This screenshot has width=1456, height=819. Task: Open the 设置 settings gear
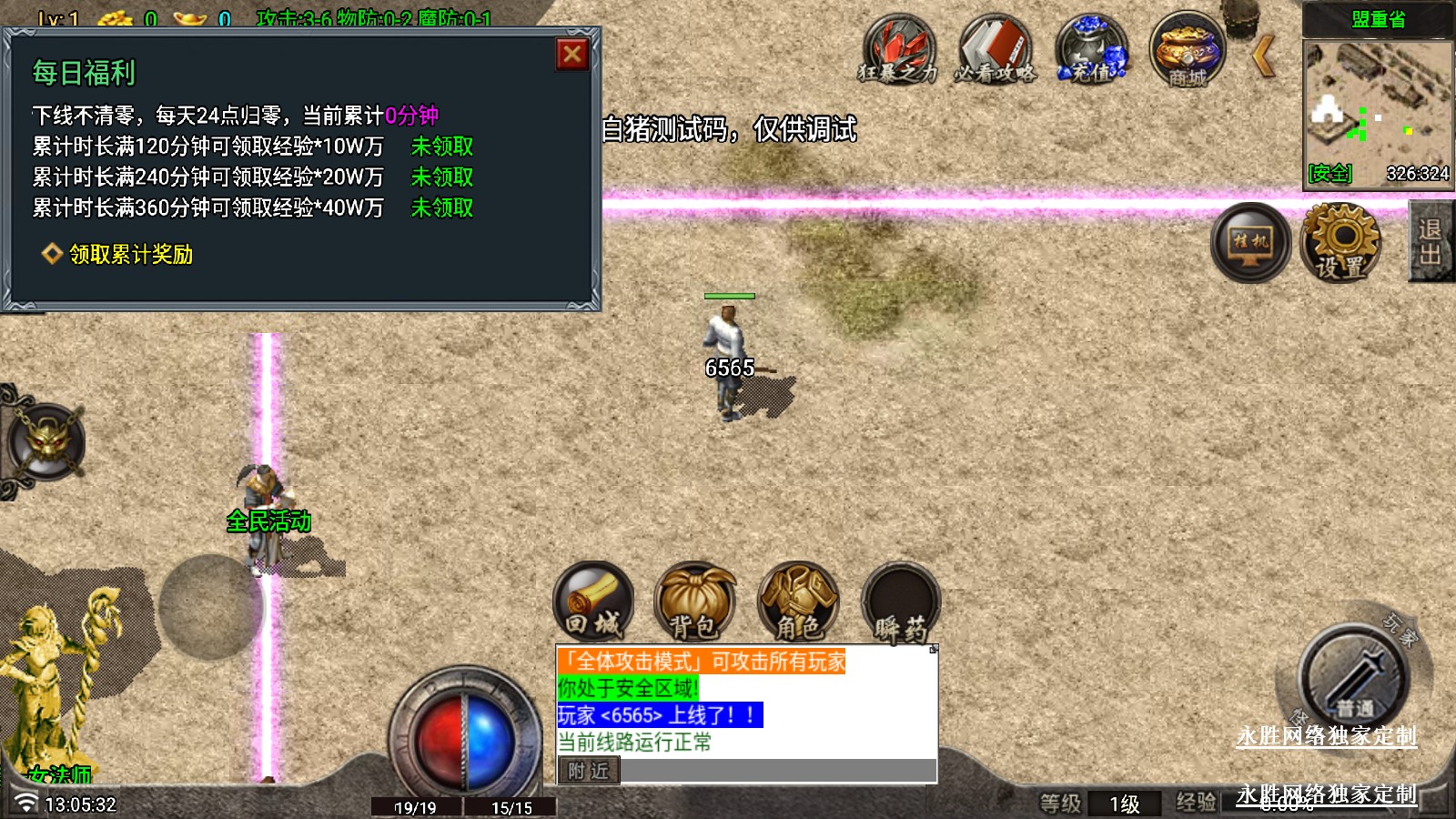click(x=1341, y=242)
